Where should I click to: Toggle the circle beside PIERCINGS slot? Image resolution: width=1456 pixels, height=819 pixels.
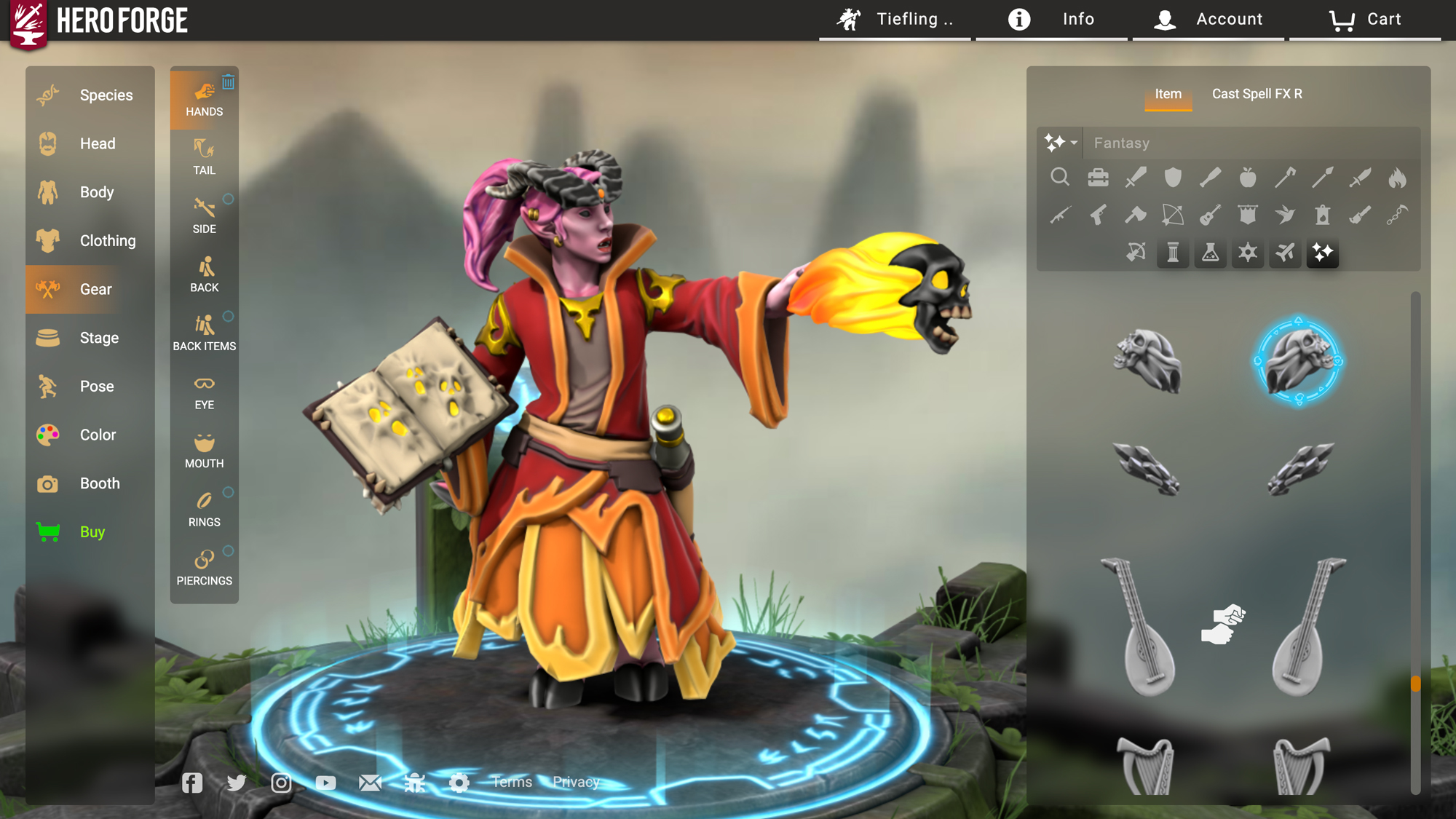click(x=229, y=550)
